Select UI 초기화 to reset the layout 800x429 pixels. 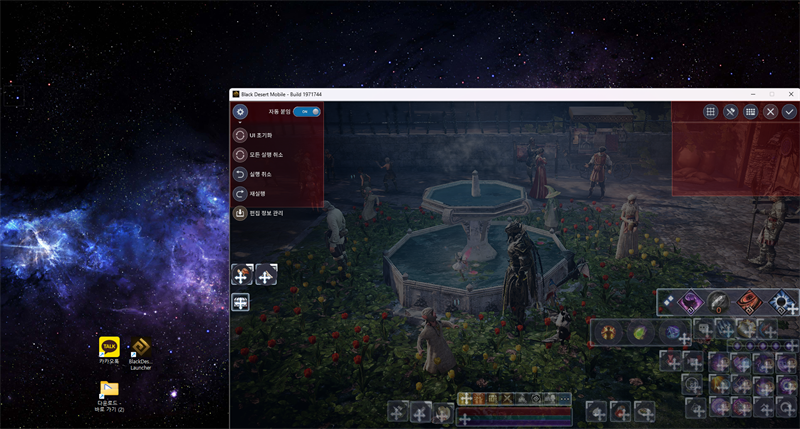pos(240,134)
